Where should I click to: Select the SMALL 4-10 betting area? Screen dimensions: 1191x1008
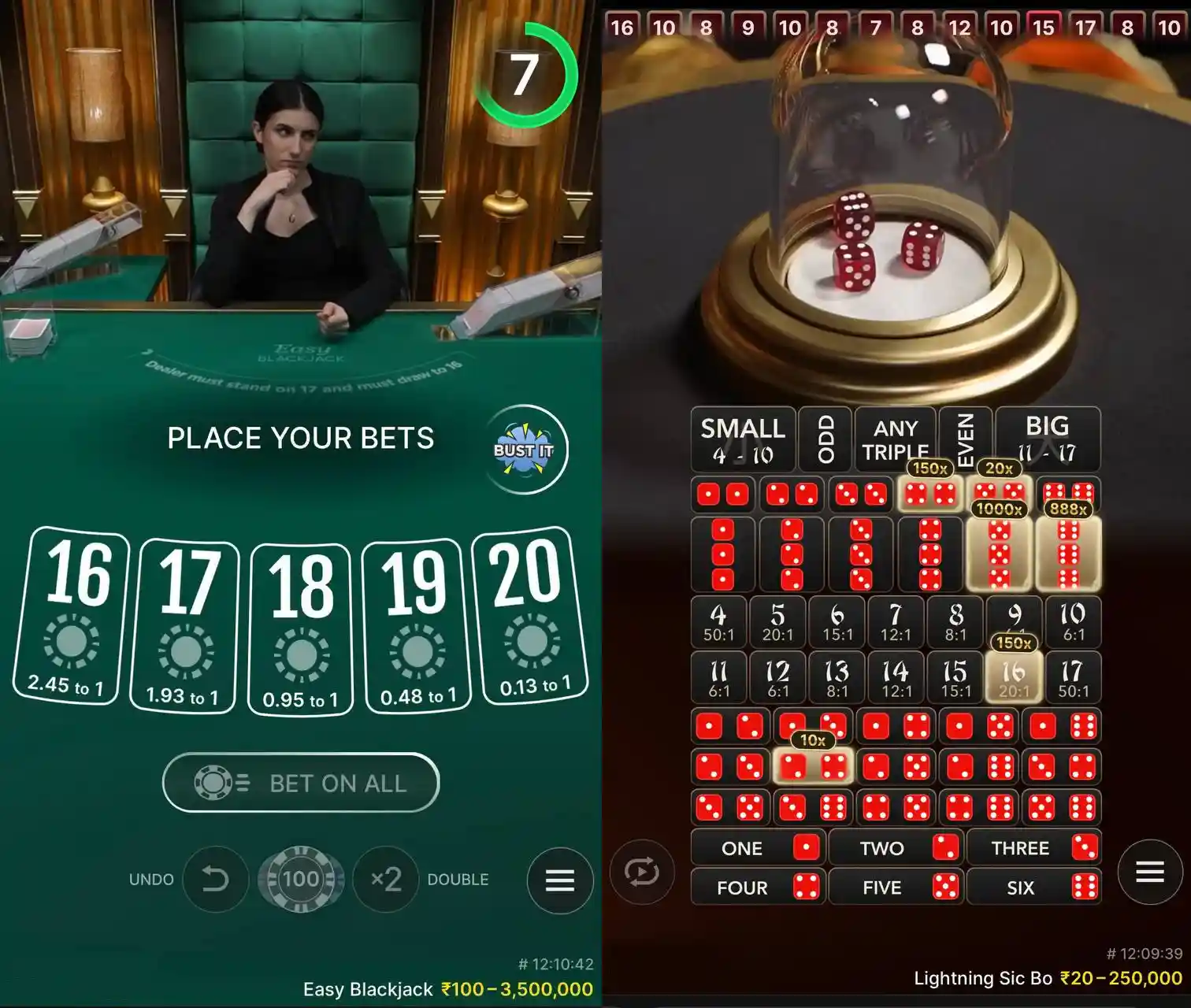tap(741, 439)
